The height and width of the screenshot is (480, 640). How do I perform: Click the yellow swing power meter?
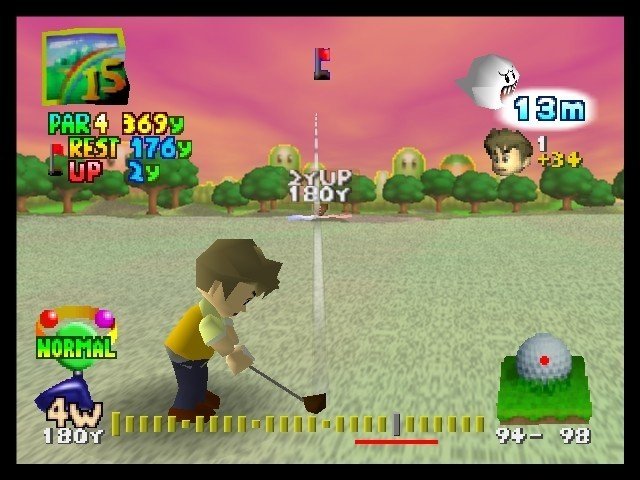pyautogui.click(x=298, y=424)
